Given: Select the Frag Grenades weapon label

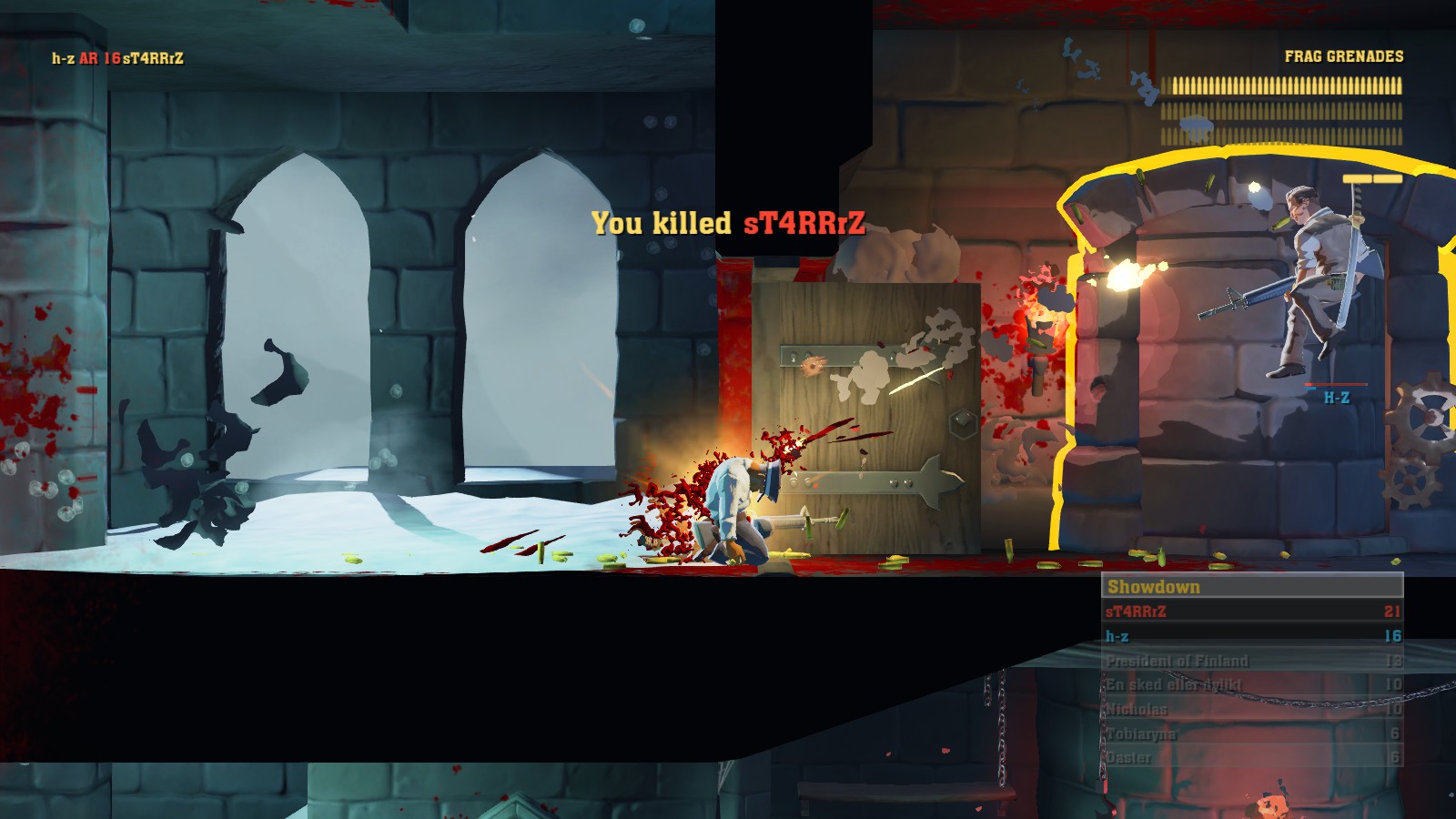Looking at the screenshot, I should click(1343, 56).
